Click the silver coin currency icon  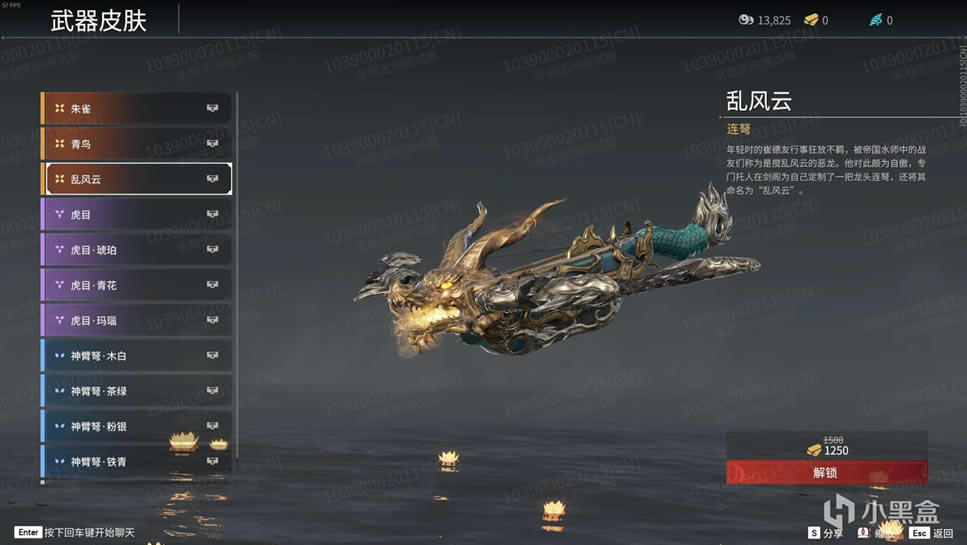pos(746,20)
